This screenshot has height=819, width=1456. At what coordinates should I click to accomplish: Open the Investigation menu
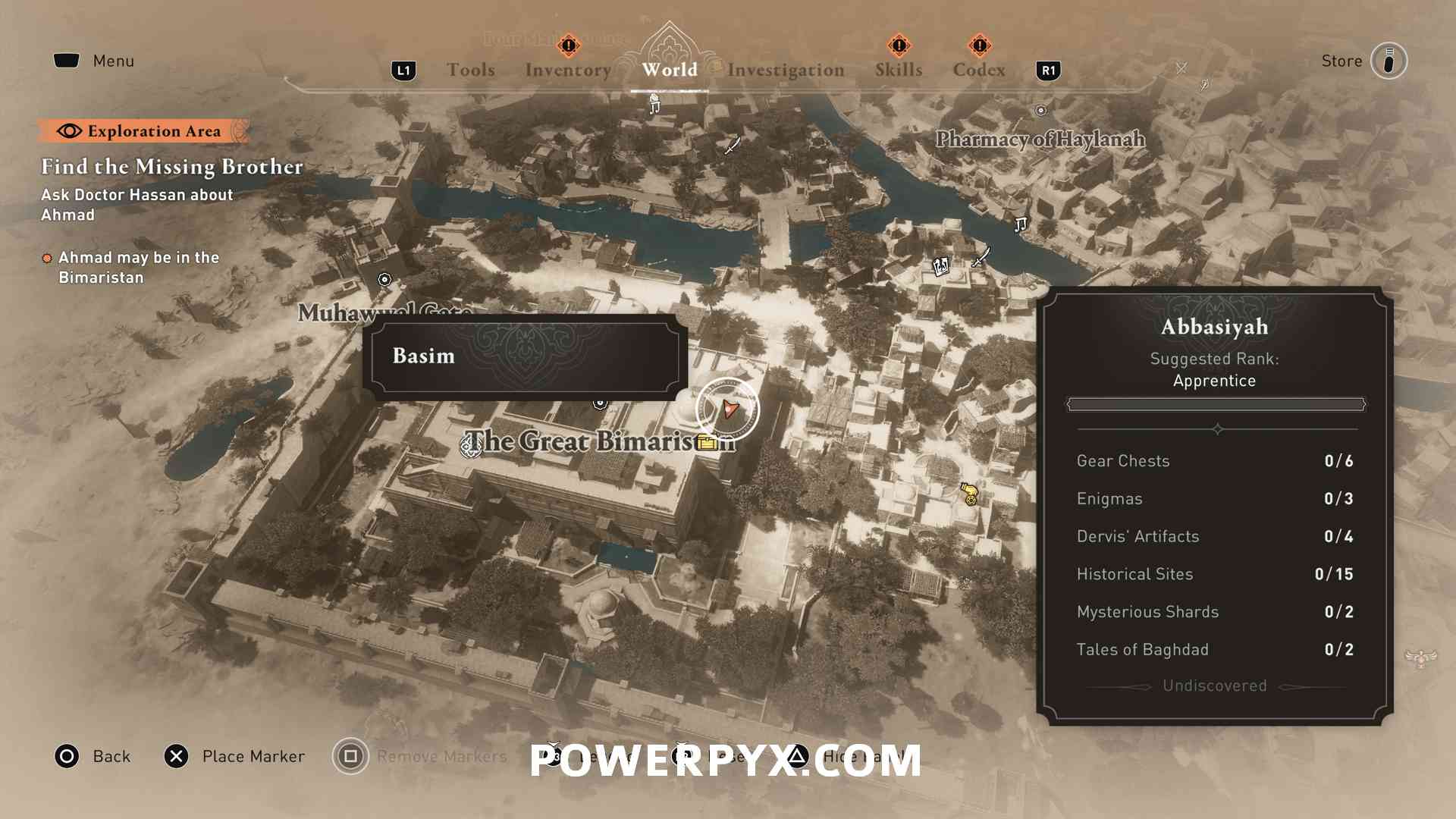785,69
